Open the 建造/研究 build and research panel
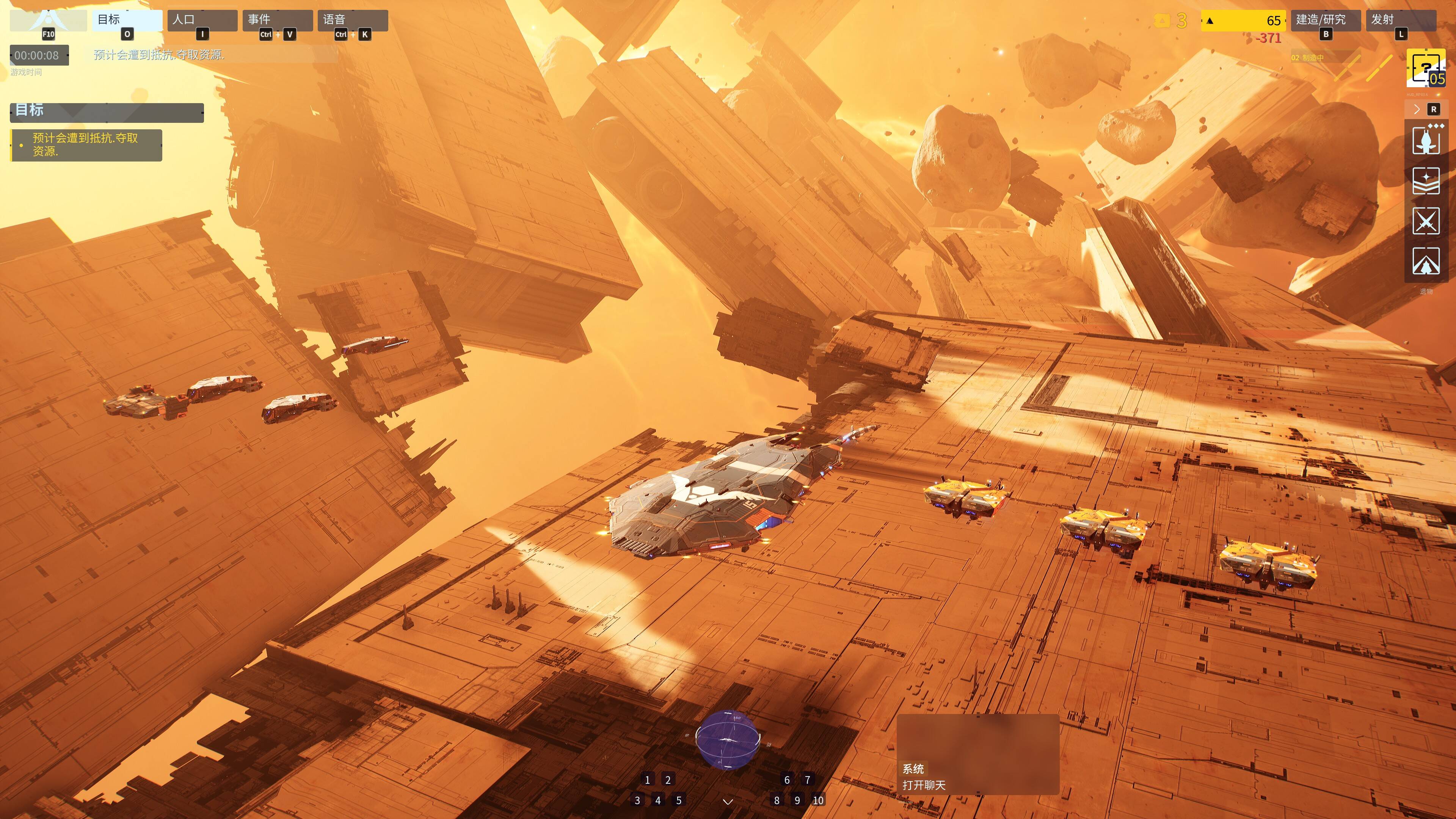This screenshot has height=819, width=1456. click(x=1325, y=20)
